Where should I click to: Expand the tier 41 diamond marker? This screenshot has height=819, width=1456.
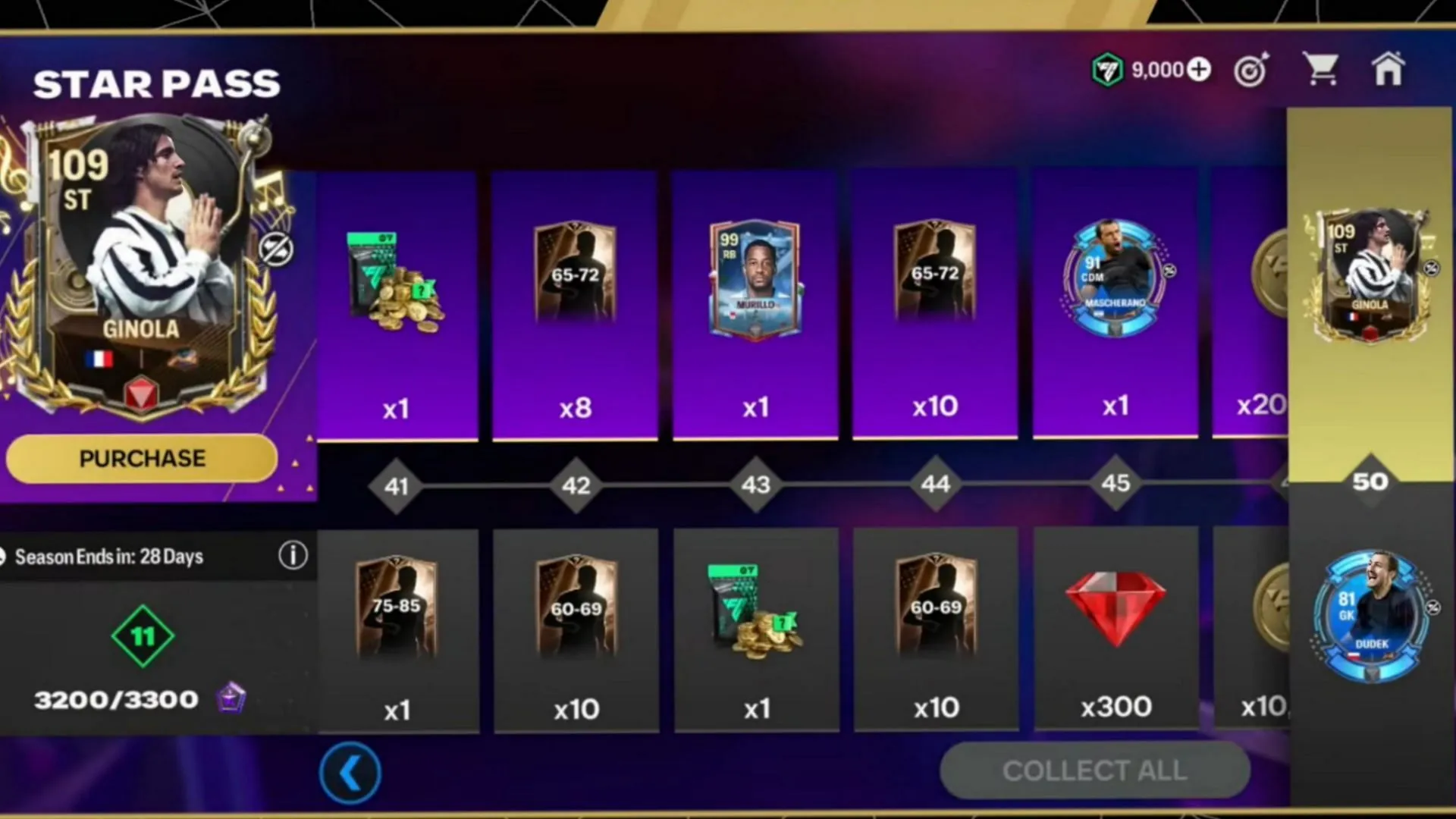coord(397,485)
